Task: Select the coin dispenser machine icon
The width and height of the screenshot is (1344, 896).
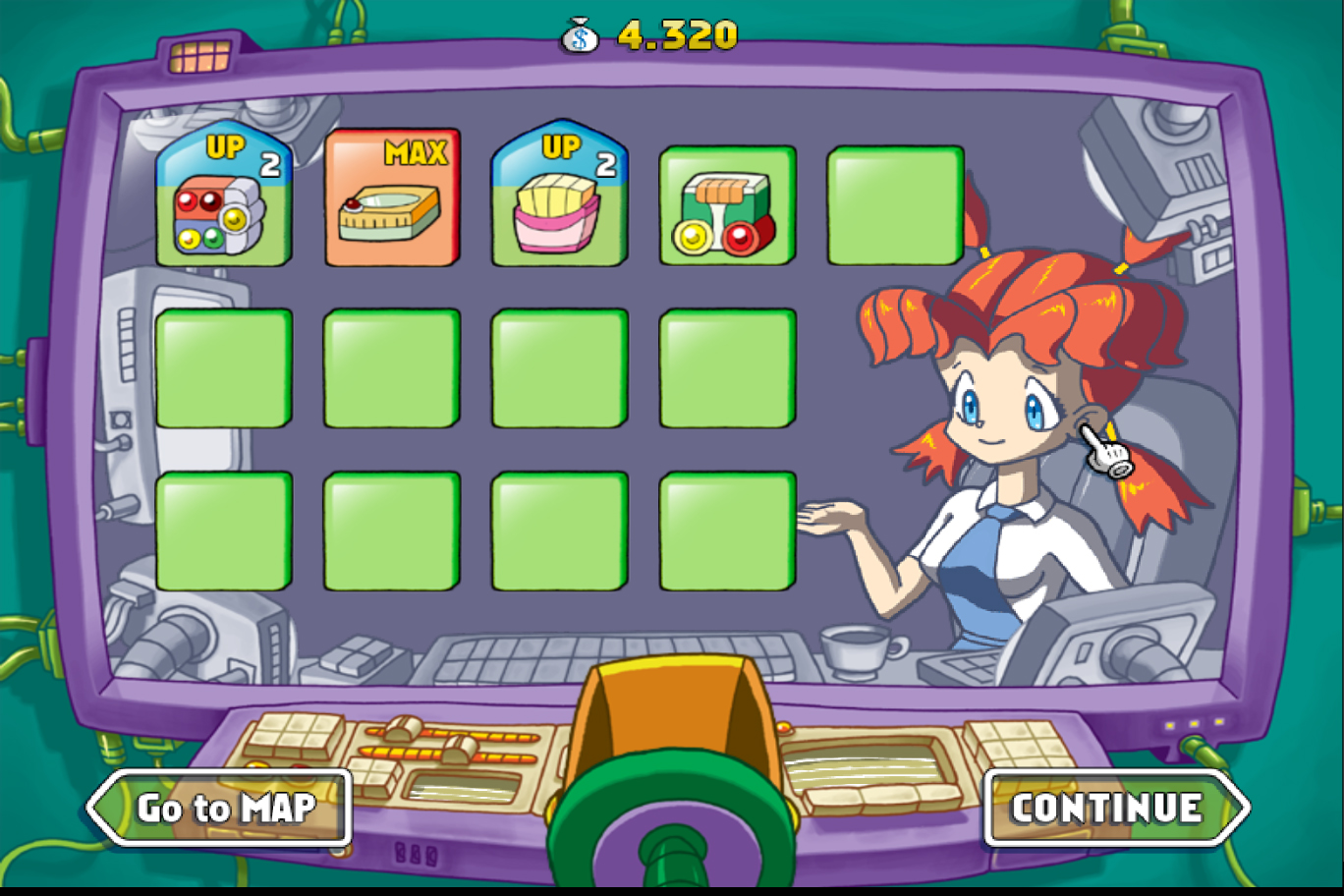Action: pos(727,206)
